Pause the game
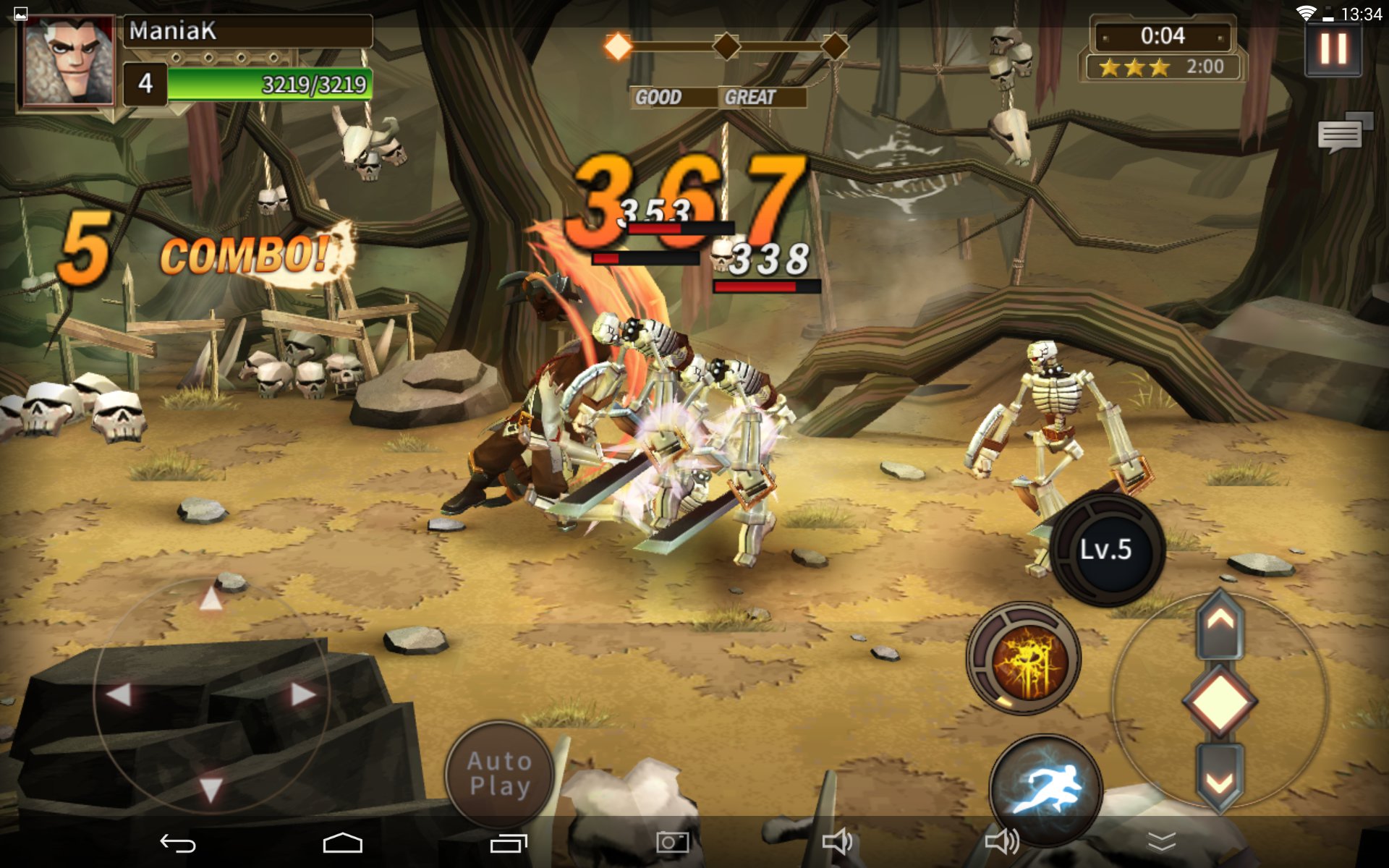The width and height of the screenshot is (1389, 868). click(x=1333, y=49)
